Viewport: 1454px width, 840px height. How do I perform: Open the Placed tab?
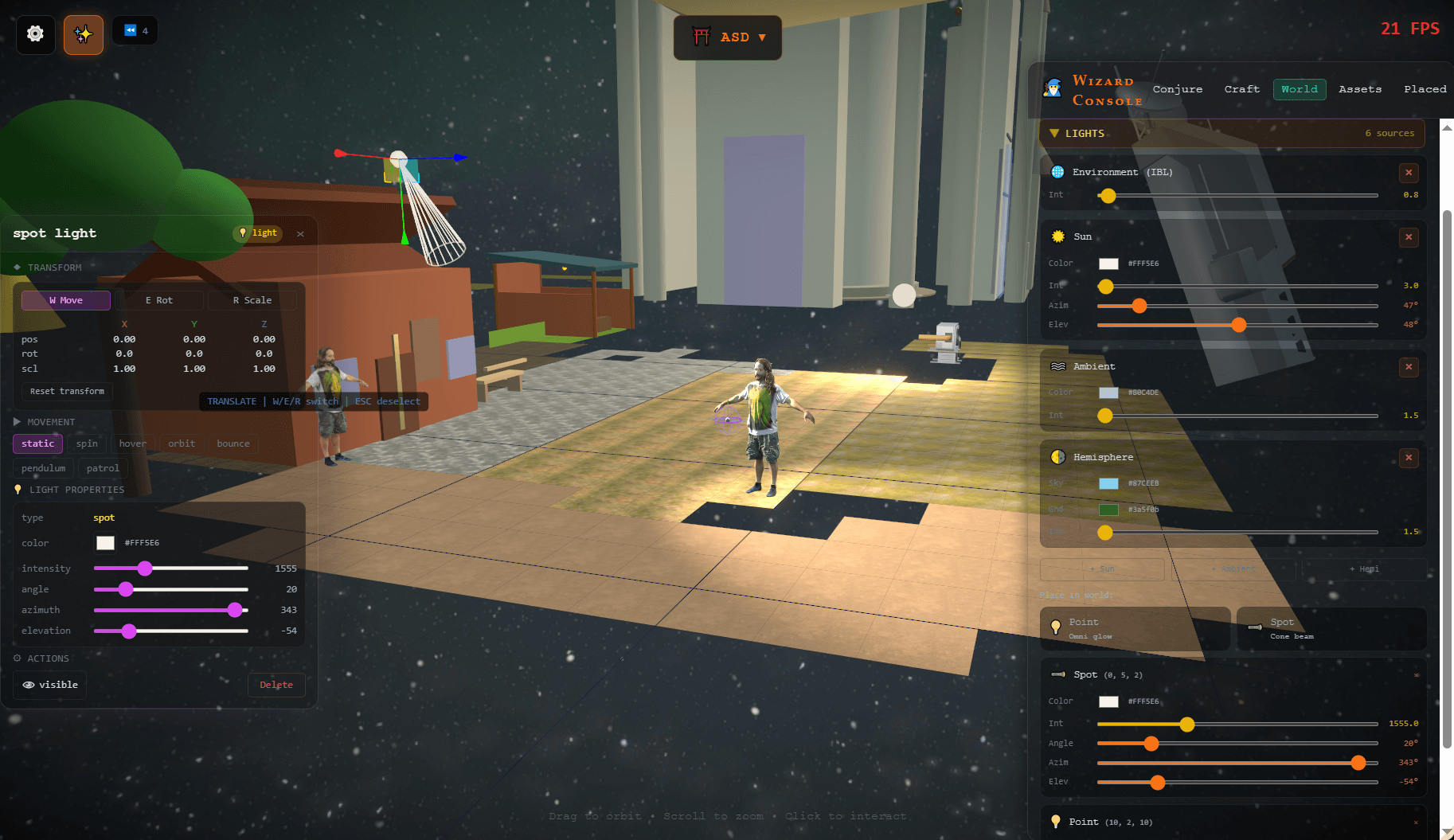(x=1425, y=89)
